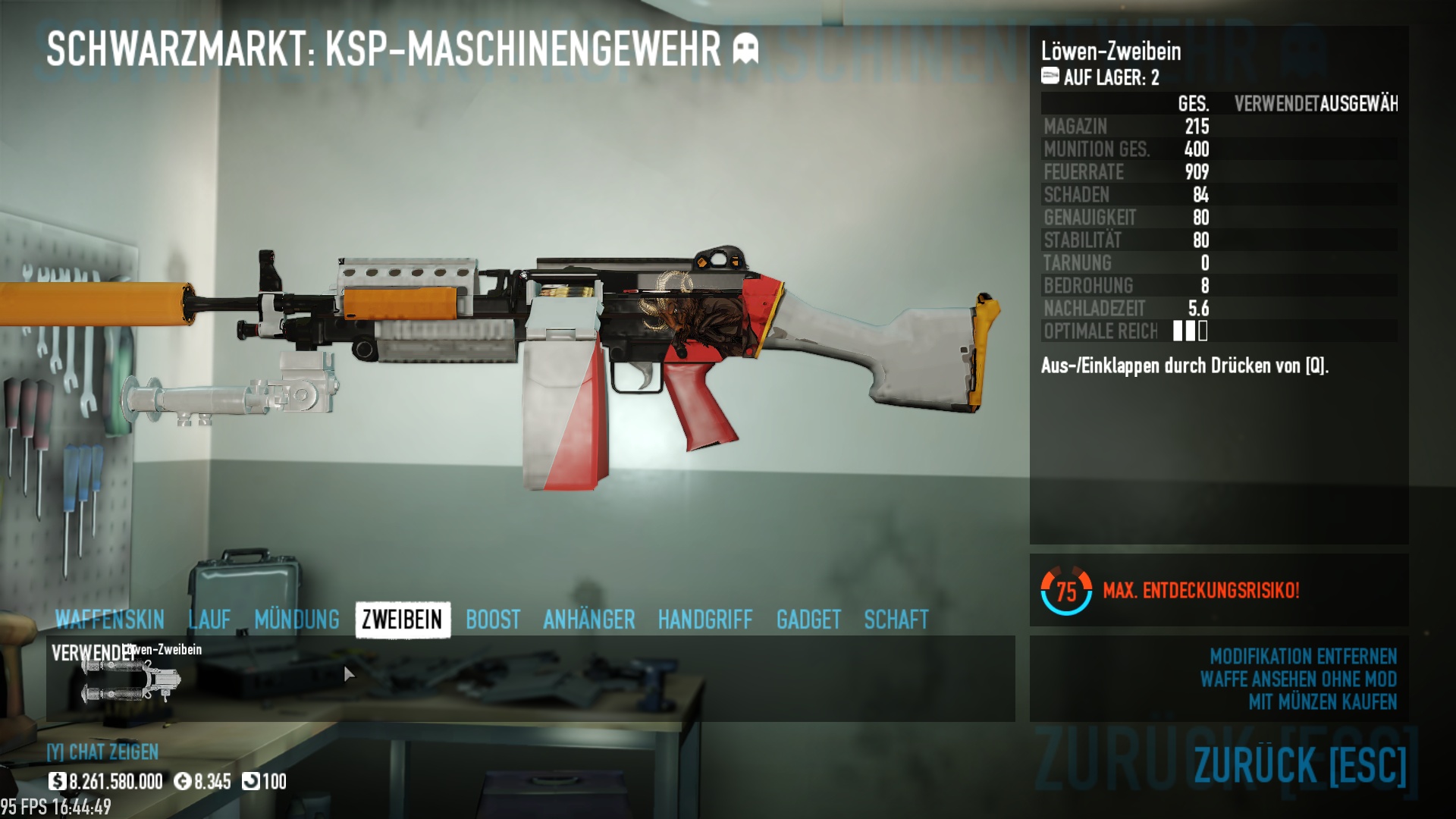The width and height of the screenshot is (1456, 819).
Task: Select the Mündung category
Action: (297, 620)
